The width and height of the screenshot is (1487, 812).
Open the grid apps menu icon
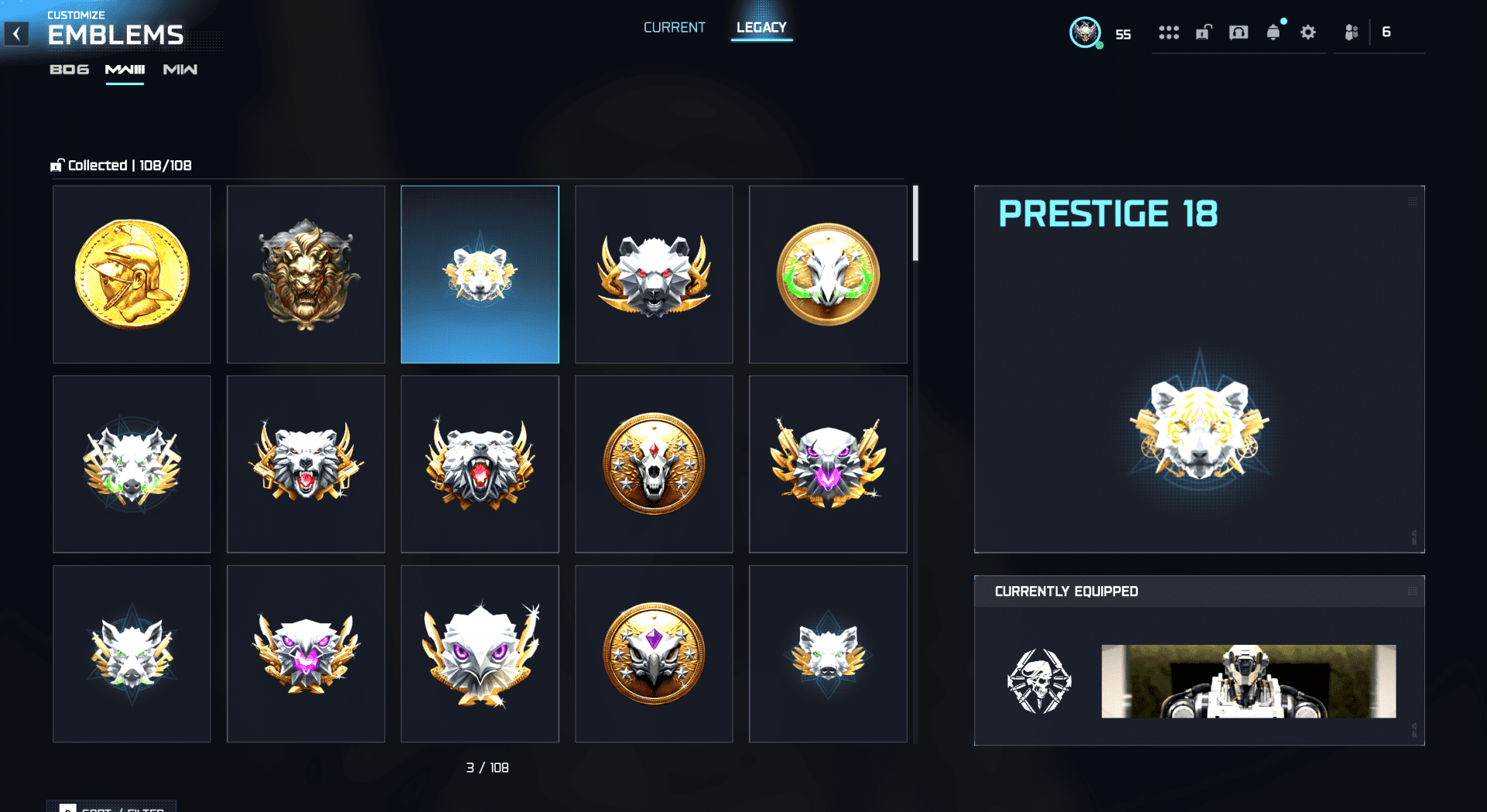pos(1168,33)
